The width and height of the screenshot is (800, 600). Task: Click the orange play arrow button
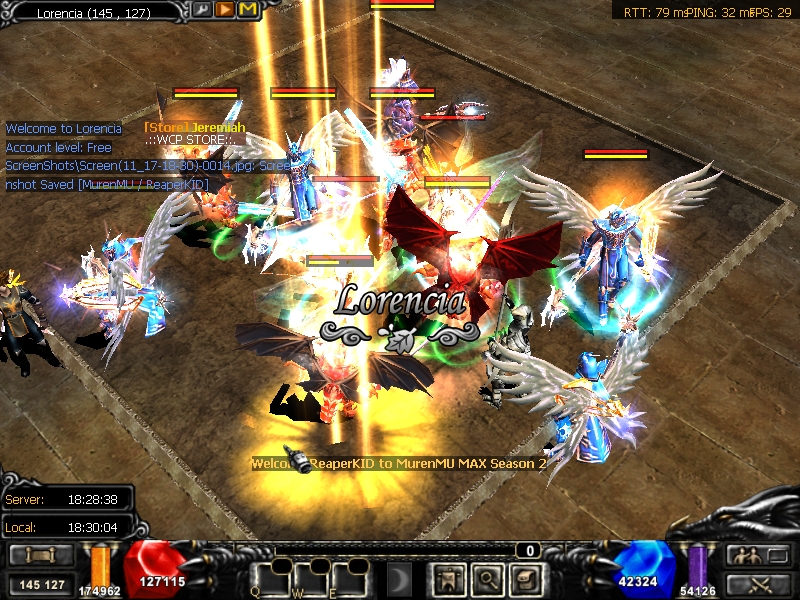click(225, 10)
